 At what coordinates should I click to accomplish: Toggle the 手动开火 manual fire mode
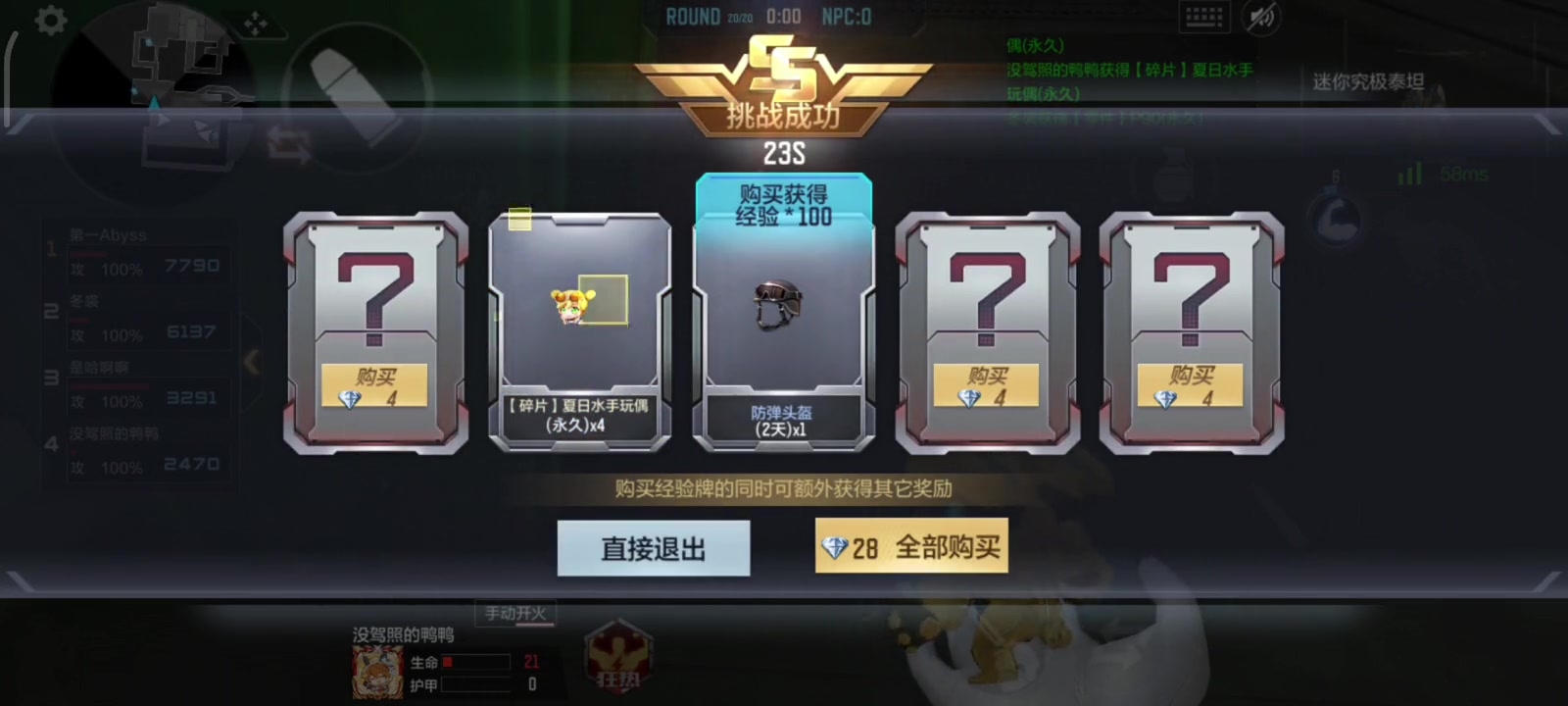coord(514,613)
